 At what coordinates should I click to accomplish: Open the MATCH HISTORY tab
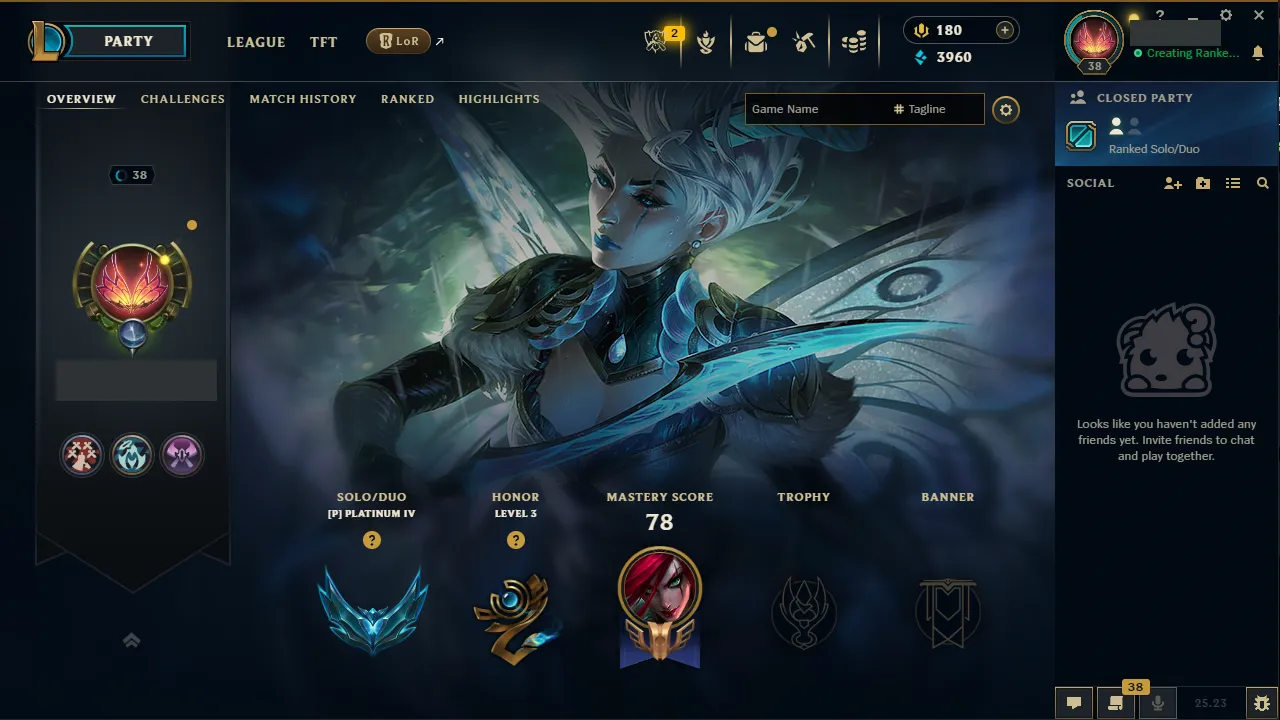point(303,98)
